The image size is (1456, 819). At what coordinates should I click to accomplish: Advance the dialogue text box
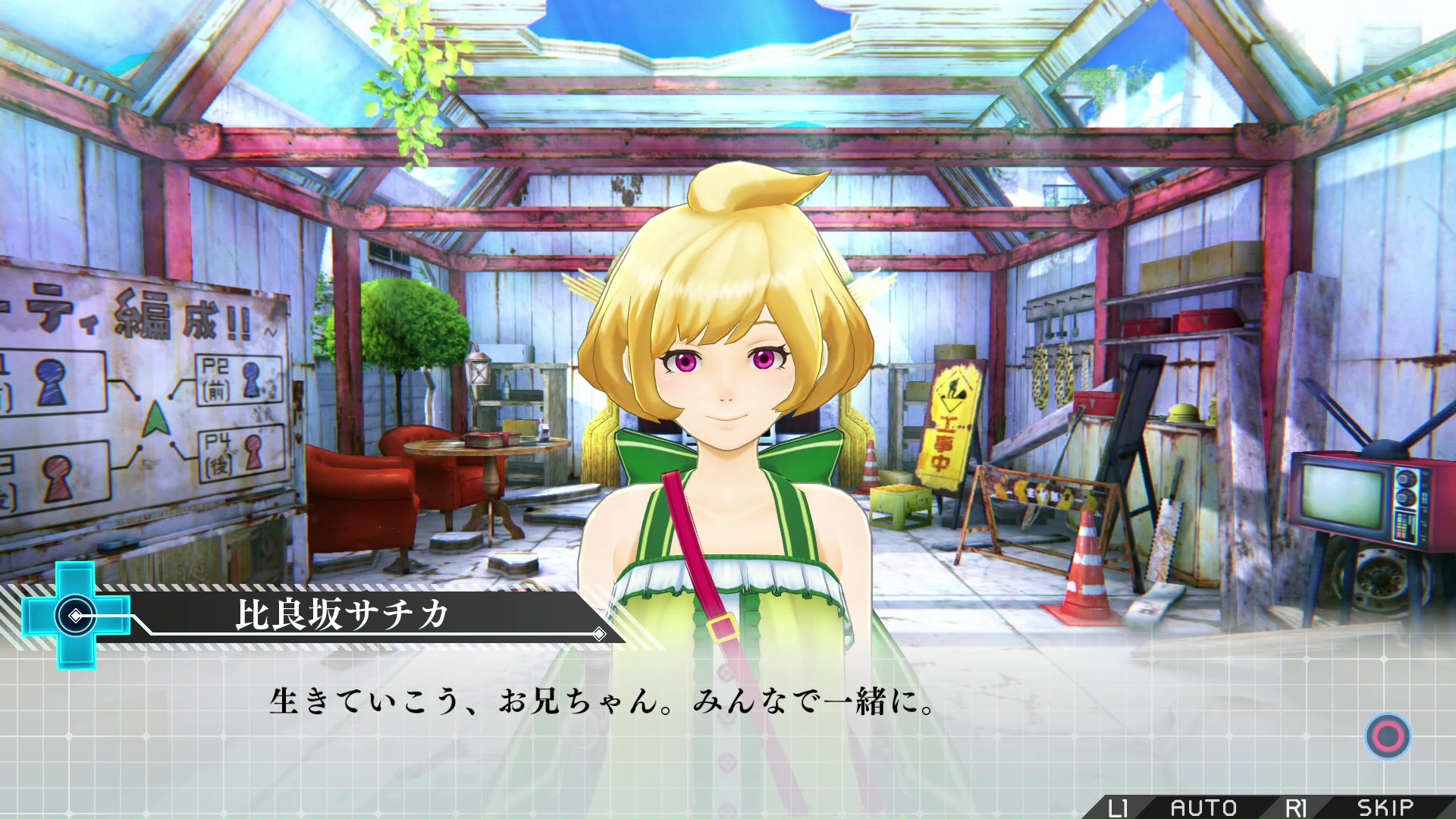(x=1388, y=736)
